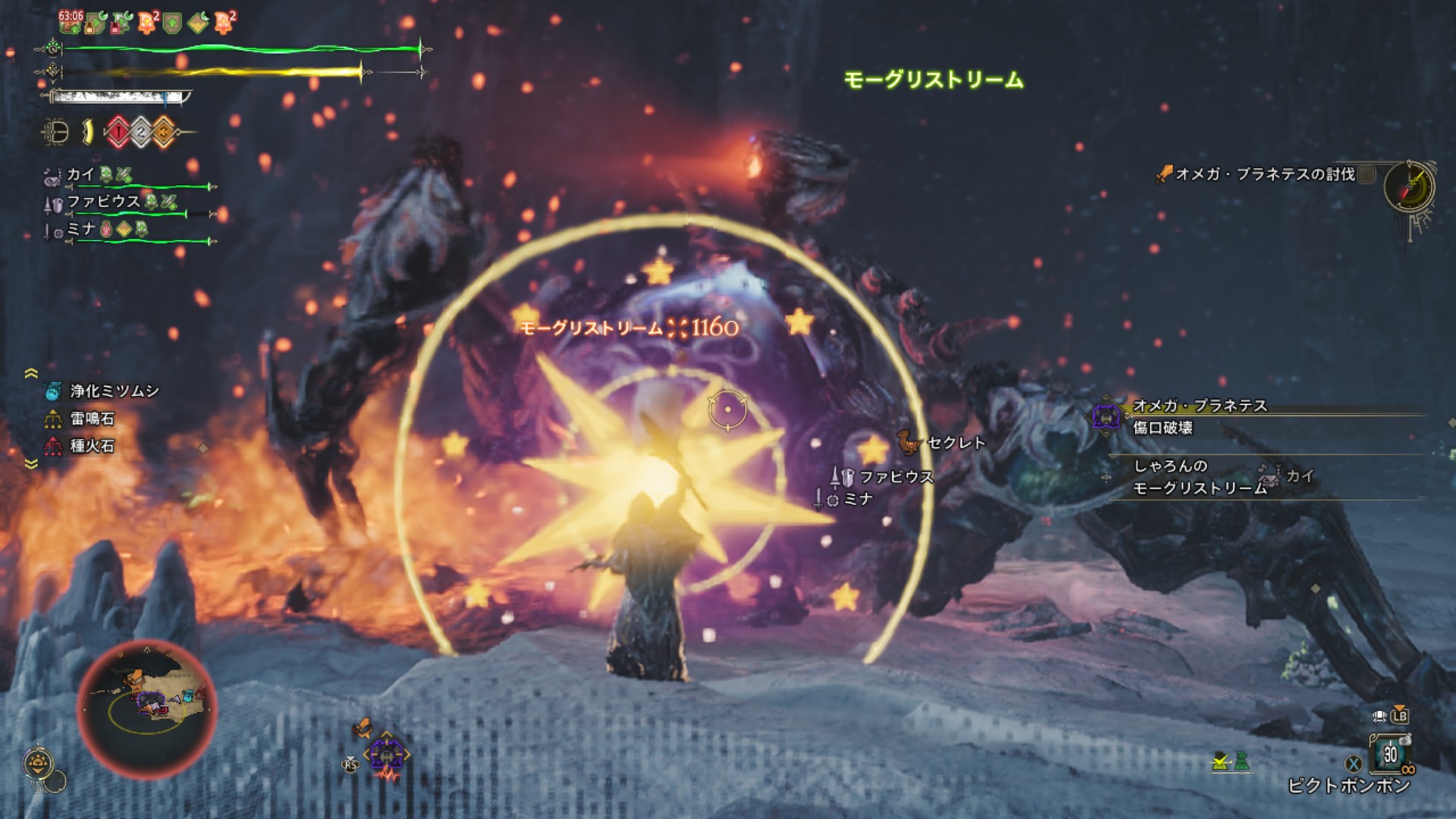Image resolution: width=1456 pixels, height=819 pixels.
Task: Select 浄化ミツムシ in the ammo list
Action: [x=114, y=391]
